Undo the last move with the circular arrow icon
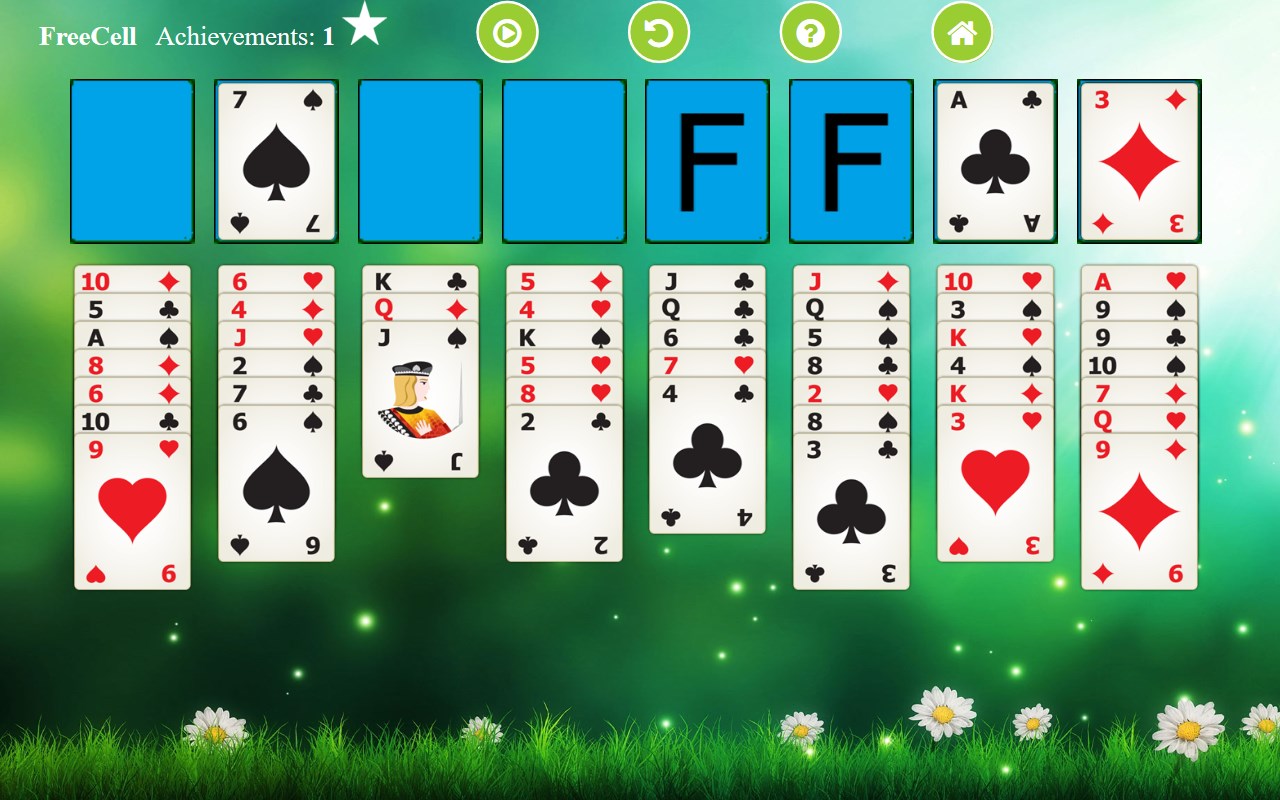Viewport: 1280px width, 800px height. click(x=659, y=31)
